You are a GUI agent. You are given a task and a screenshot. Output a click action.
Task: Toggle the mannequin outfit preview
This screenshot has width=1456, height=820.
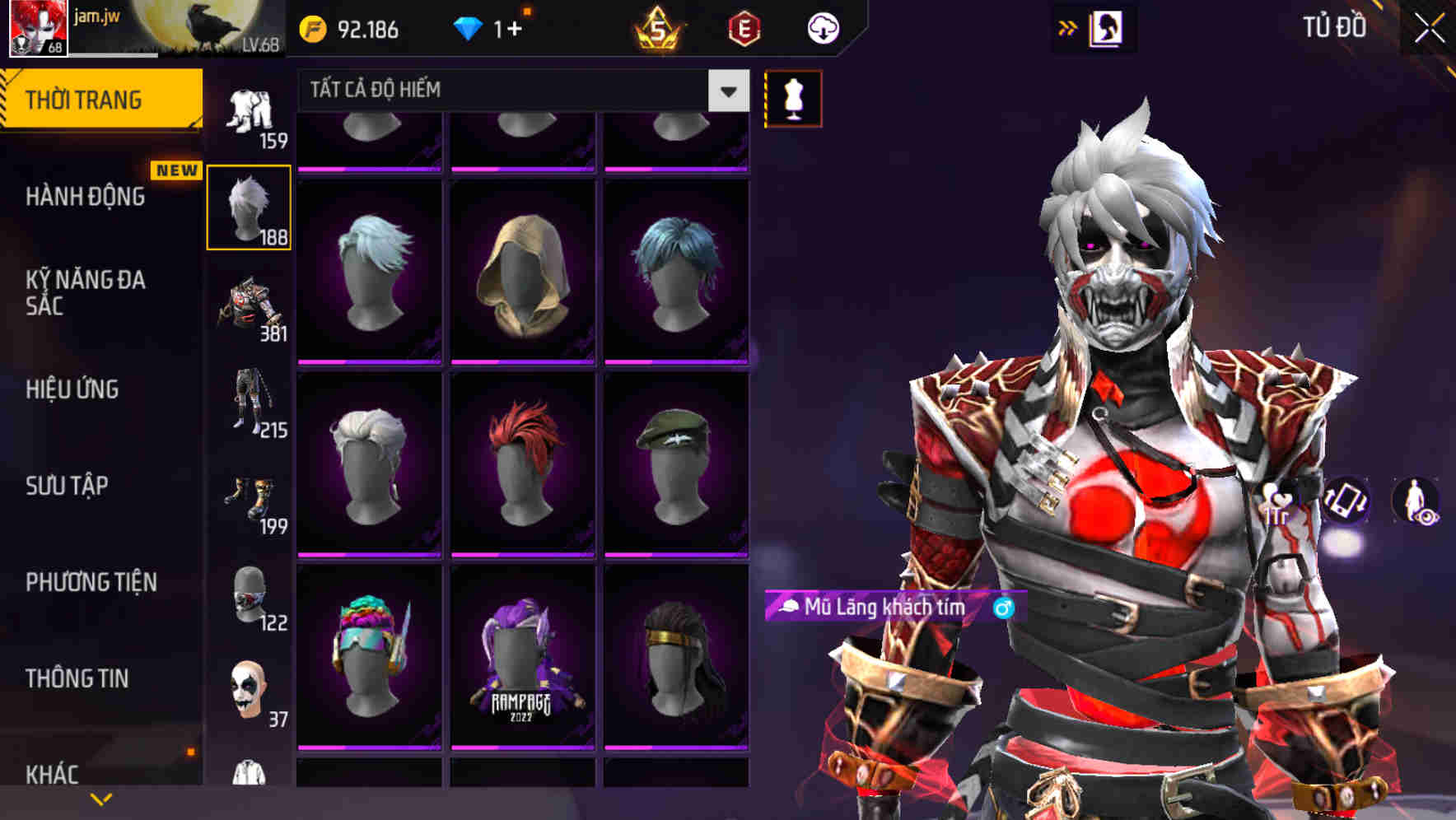(793, 96)
